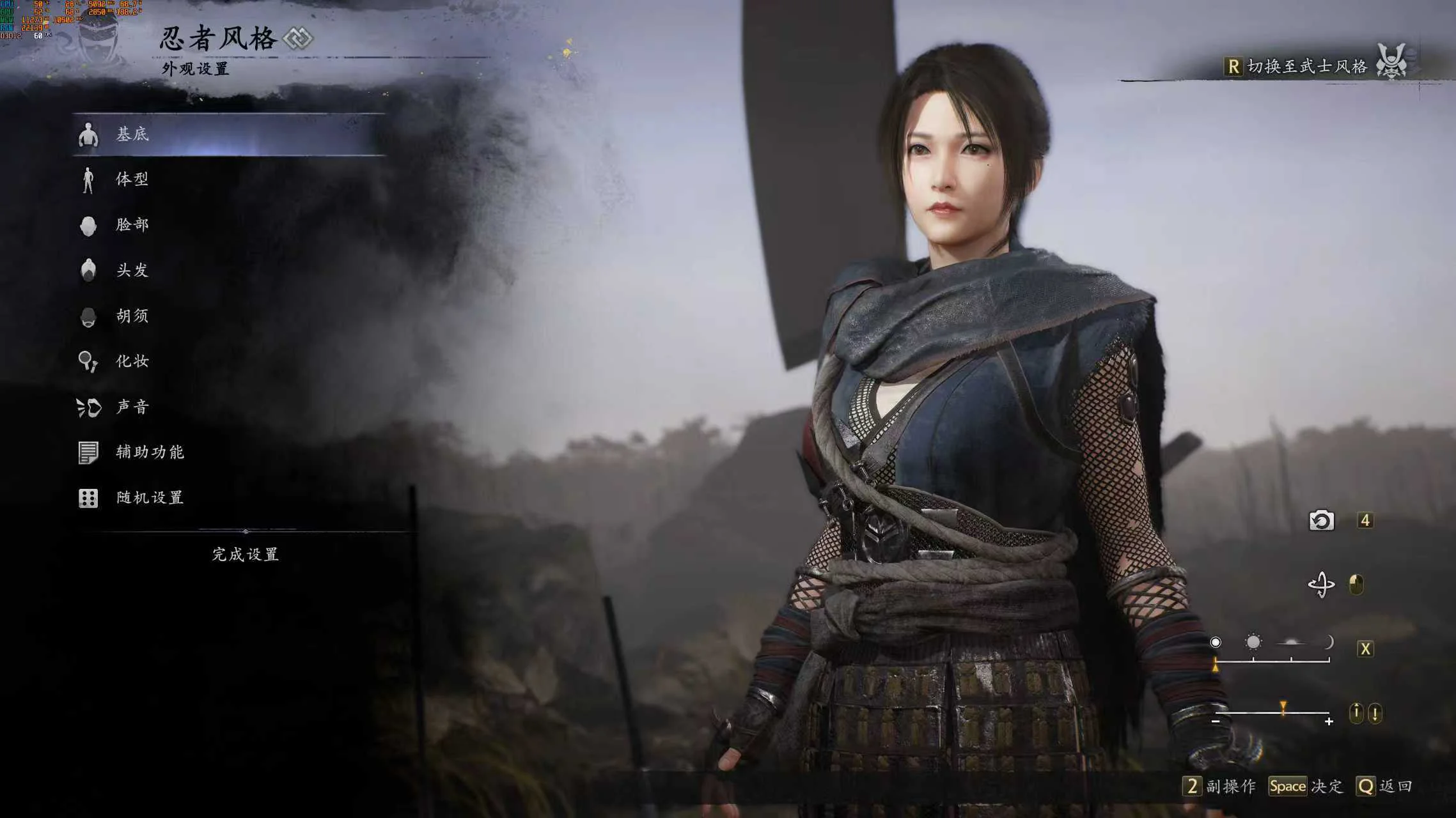This screenshot has height=818, width=1456.
Task: Choose the 声音 voice entry
Action: [132, 407]
